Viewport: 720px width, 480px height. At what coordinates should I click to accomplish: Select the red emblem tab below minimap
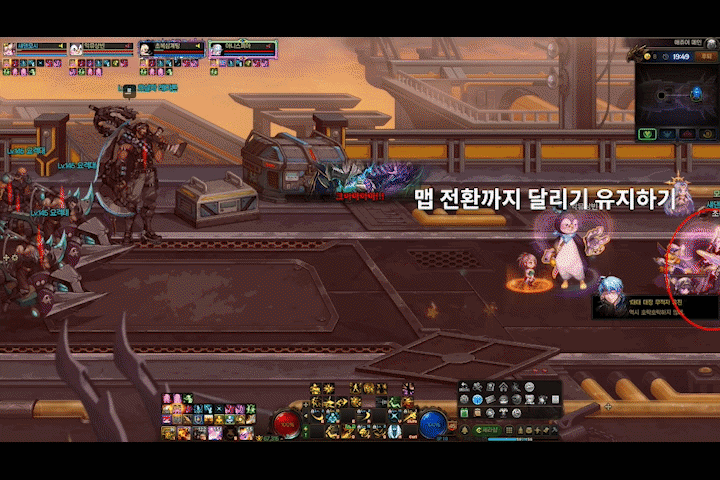click(x=688, y=133)
